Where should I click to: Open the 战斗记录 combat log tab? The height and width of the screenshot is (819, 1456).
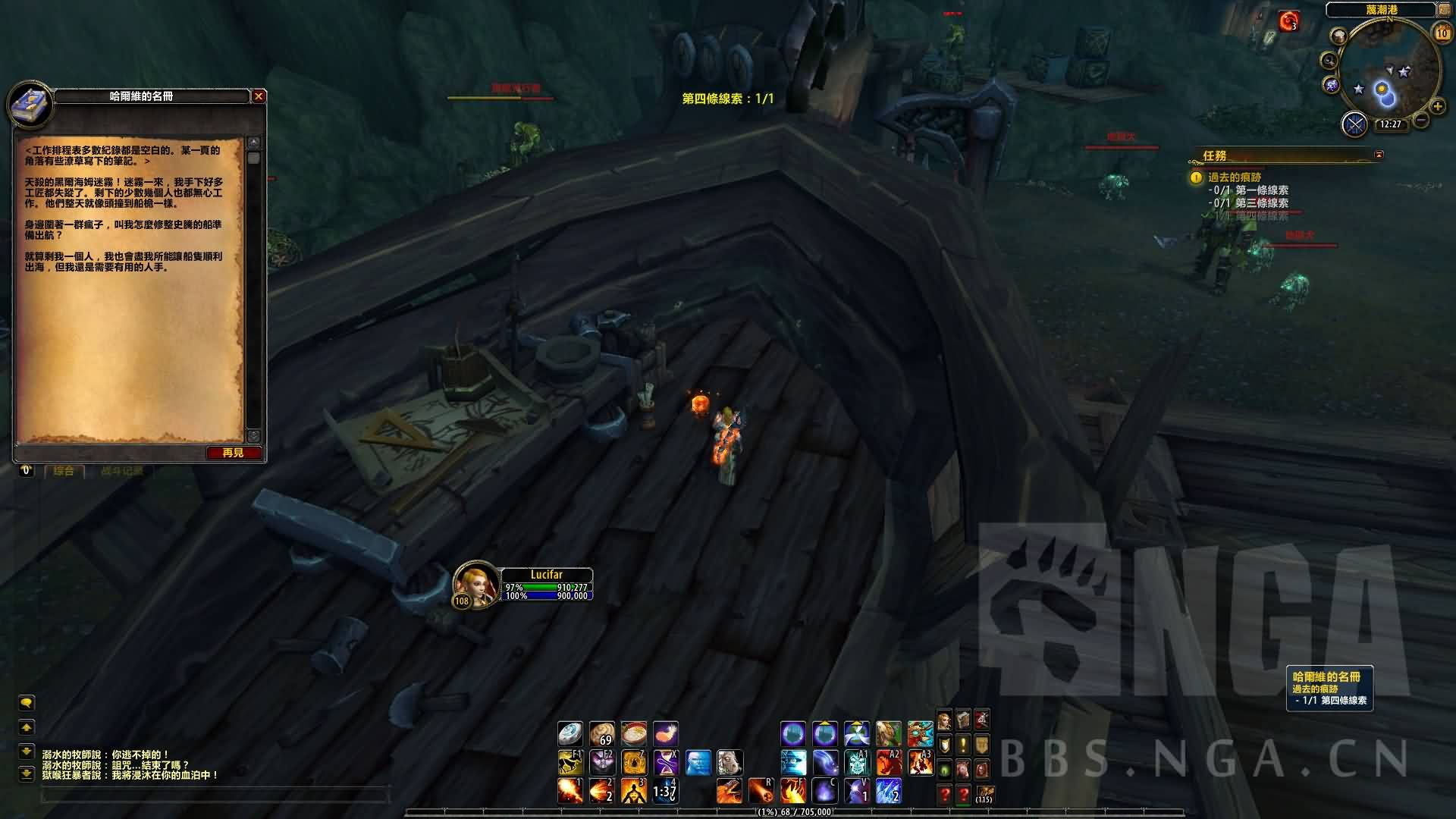[x=121, y=471]
